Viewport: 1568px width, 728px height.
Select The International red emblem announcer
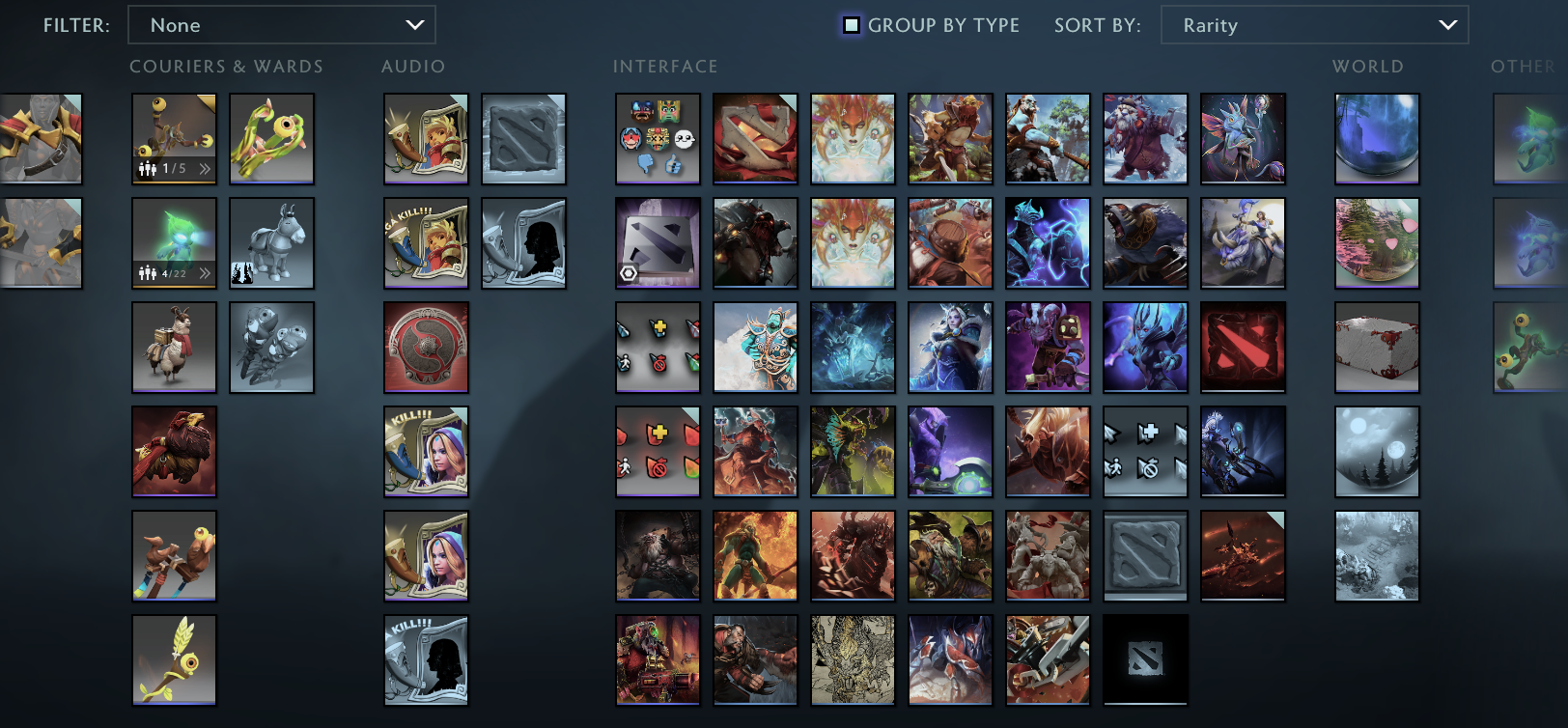tap(426, 348)
